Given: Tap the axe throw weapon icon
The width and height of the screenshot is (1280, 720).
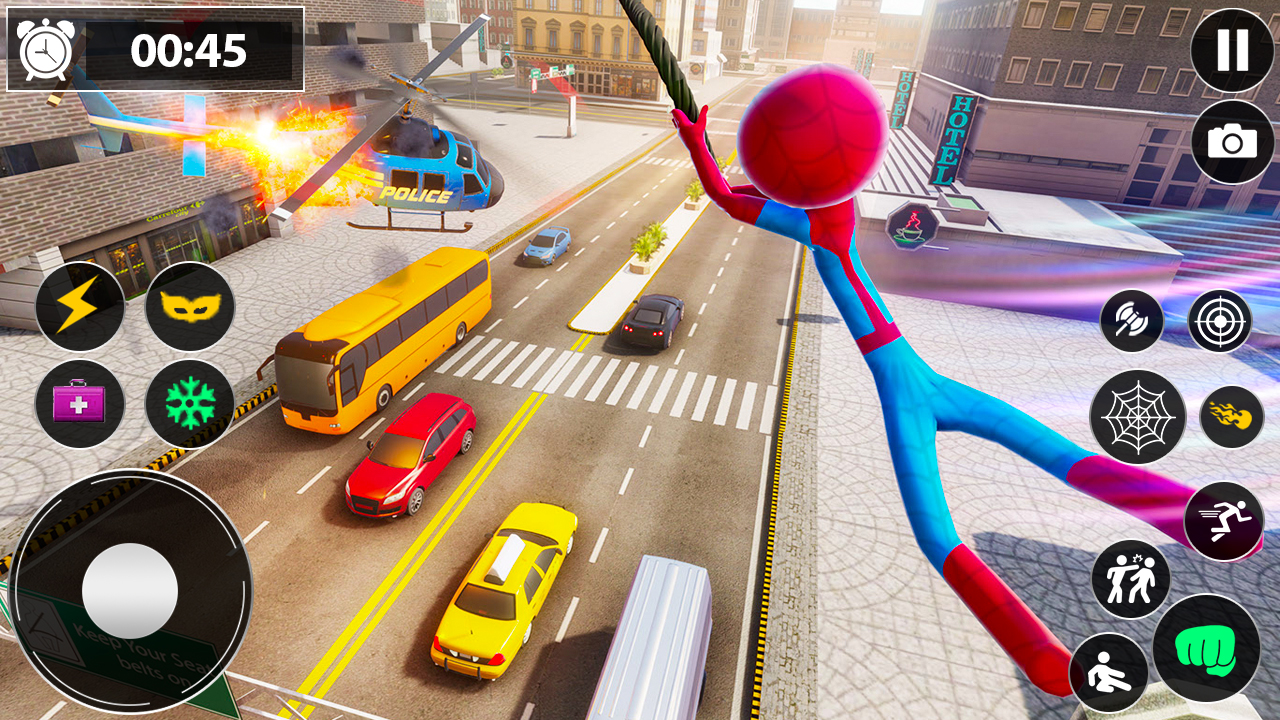Looking at the screenshot, I should pyautogui.click(x=1135, y=320).
